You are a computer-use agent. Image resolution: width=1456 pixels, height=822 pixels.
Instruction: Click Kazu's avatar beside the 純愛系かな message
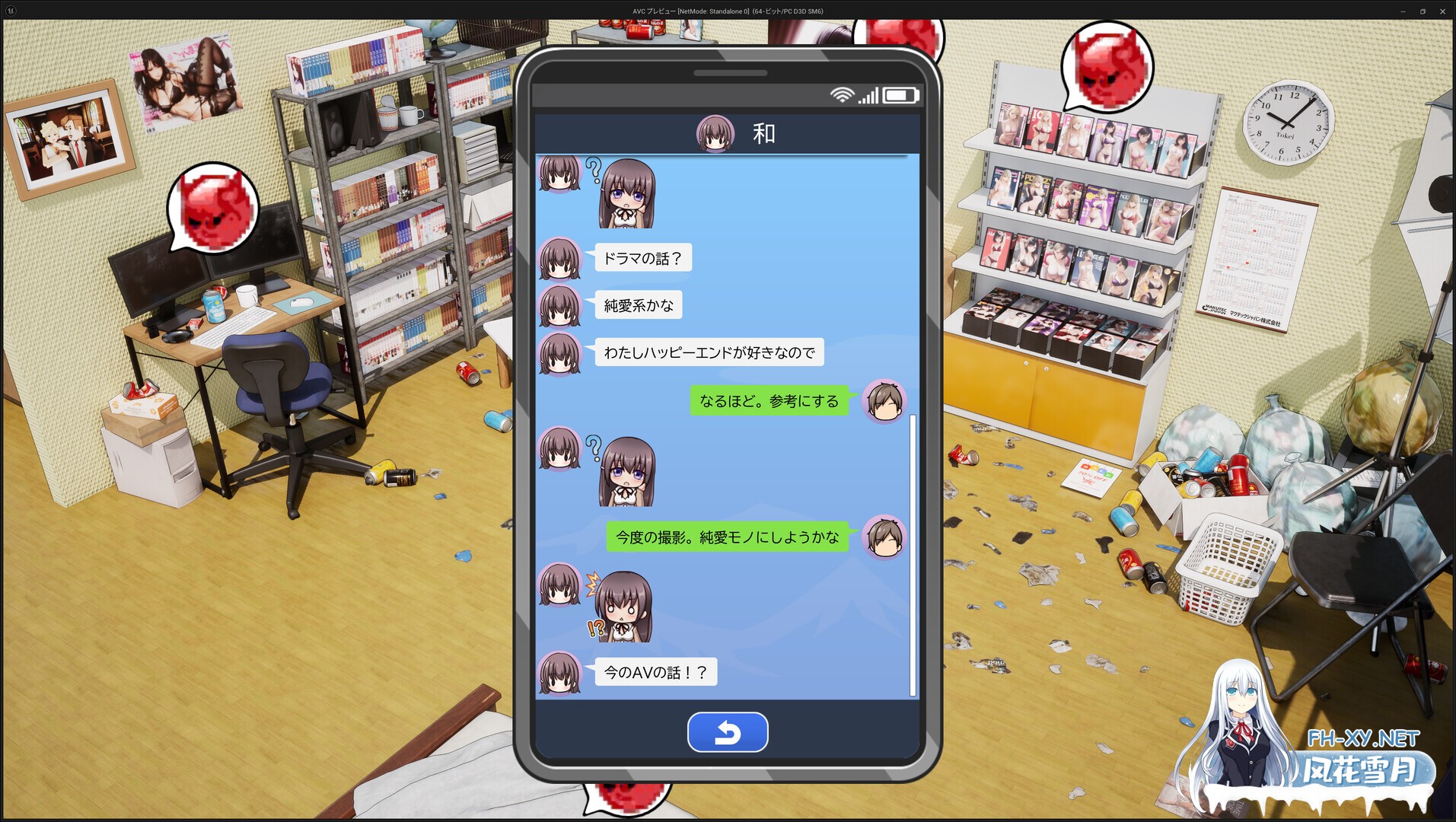pyautogui.click(x=560, y=305)
